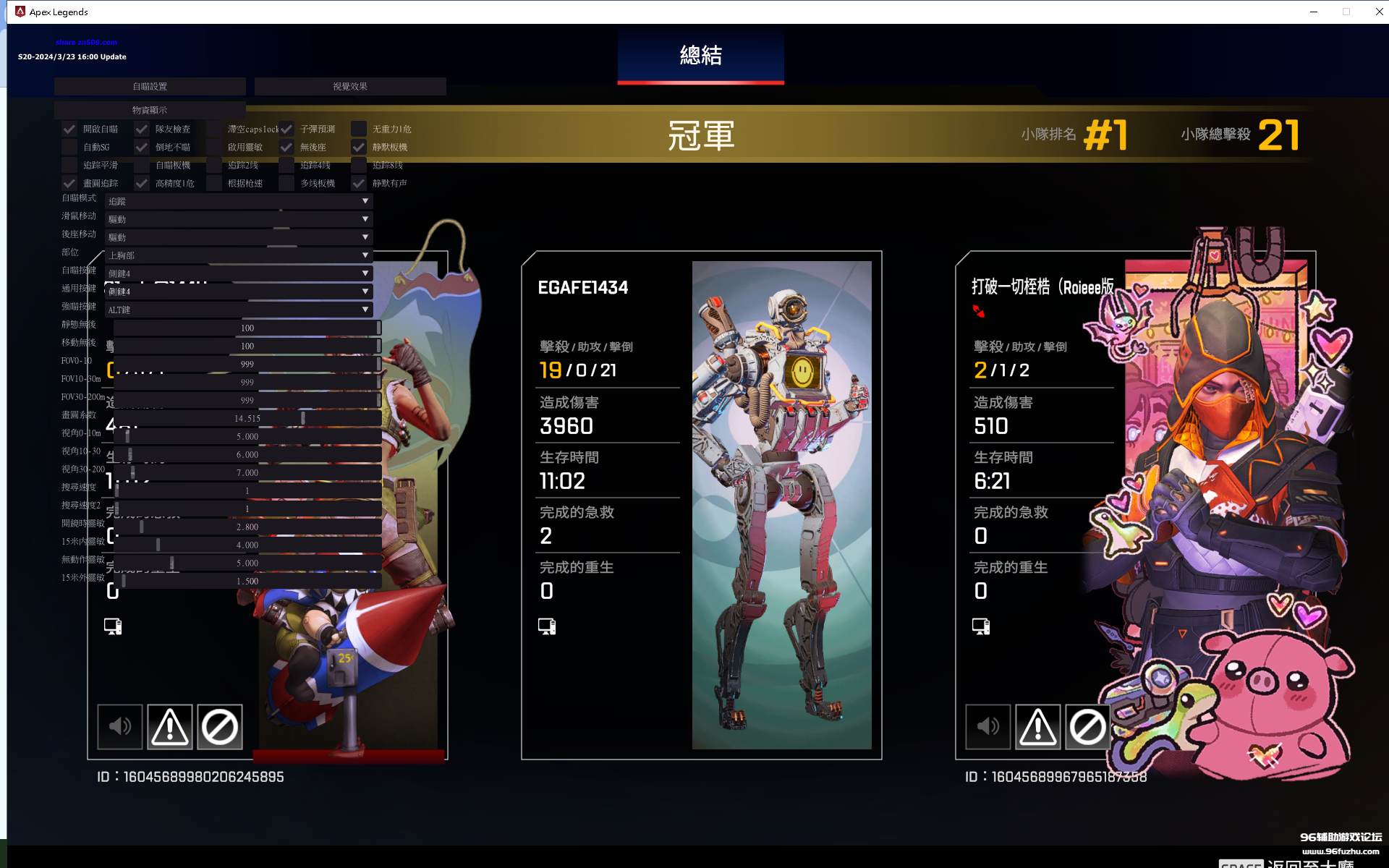Toggle the 静默板機 checkbox

point(359,147)
